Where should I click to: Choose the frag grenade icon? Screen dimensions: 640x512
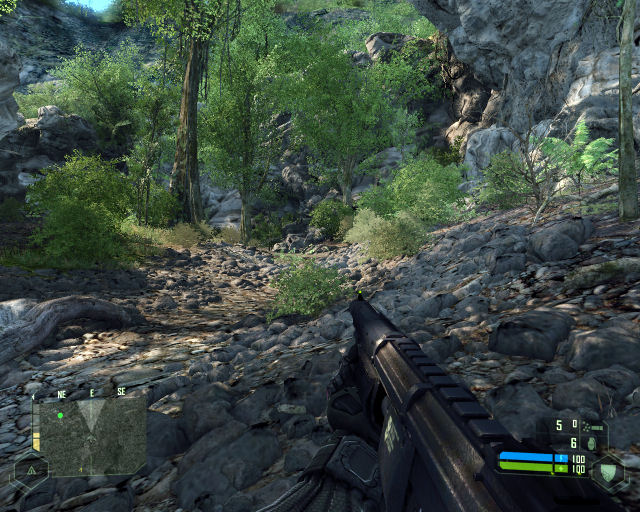(591, 443)
